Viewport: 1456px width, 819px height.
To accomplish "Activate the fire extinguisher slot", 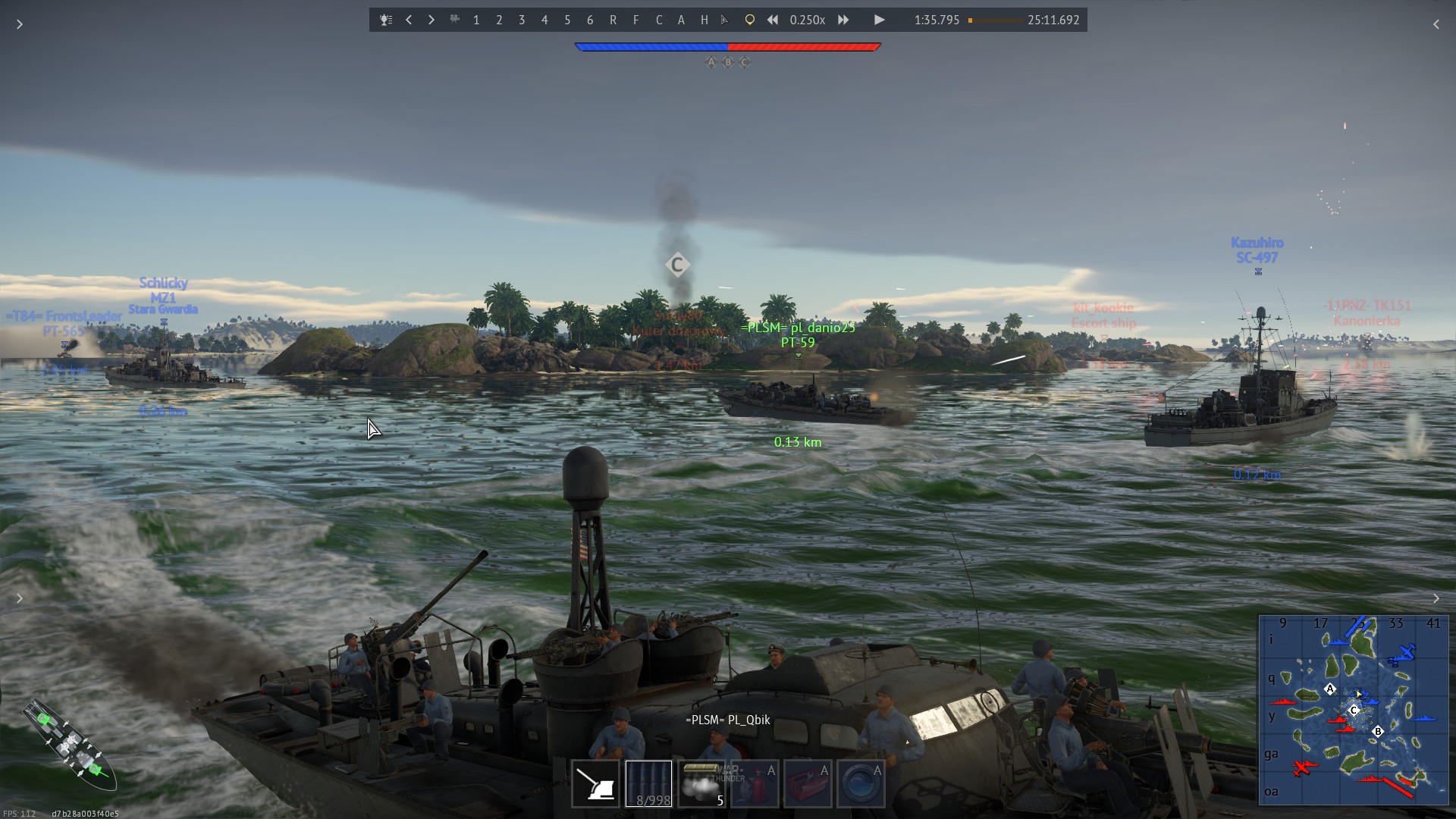I will click(x=755, y=783).
